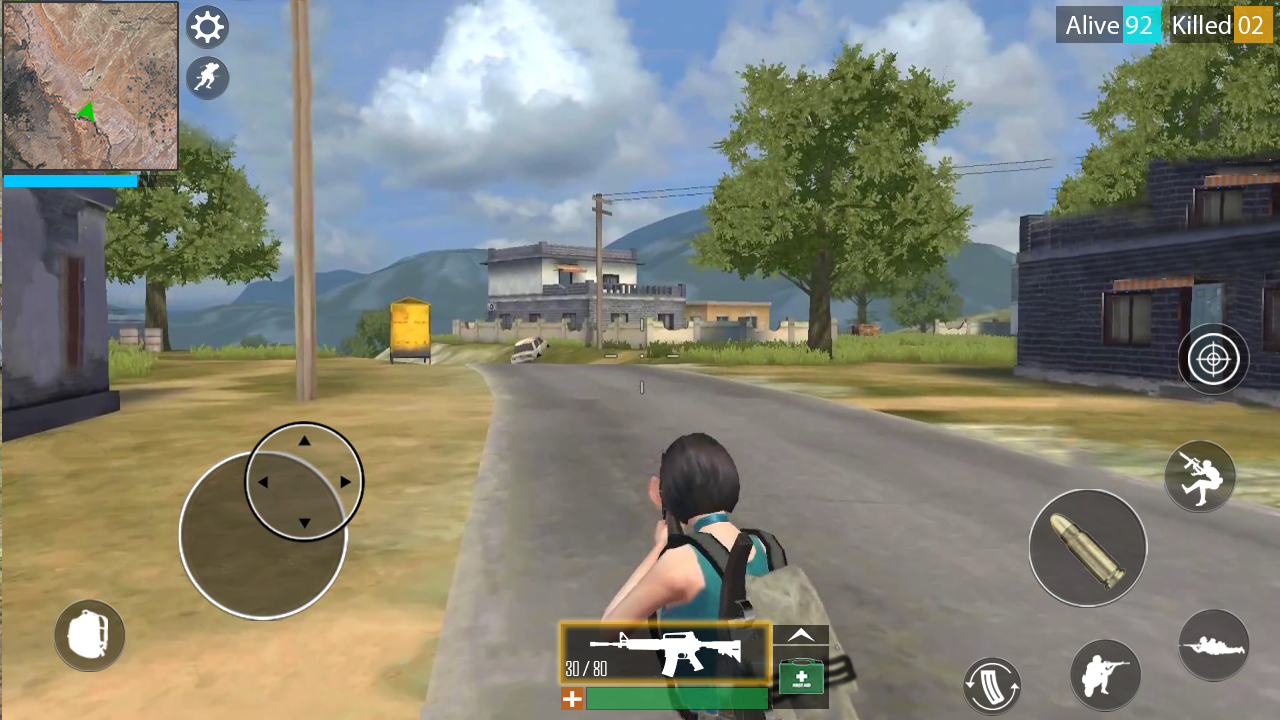Screen dimensions: 1280x720
Task: Expand the quick-item panel with up chevron
Action: point(800,634)
